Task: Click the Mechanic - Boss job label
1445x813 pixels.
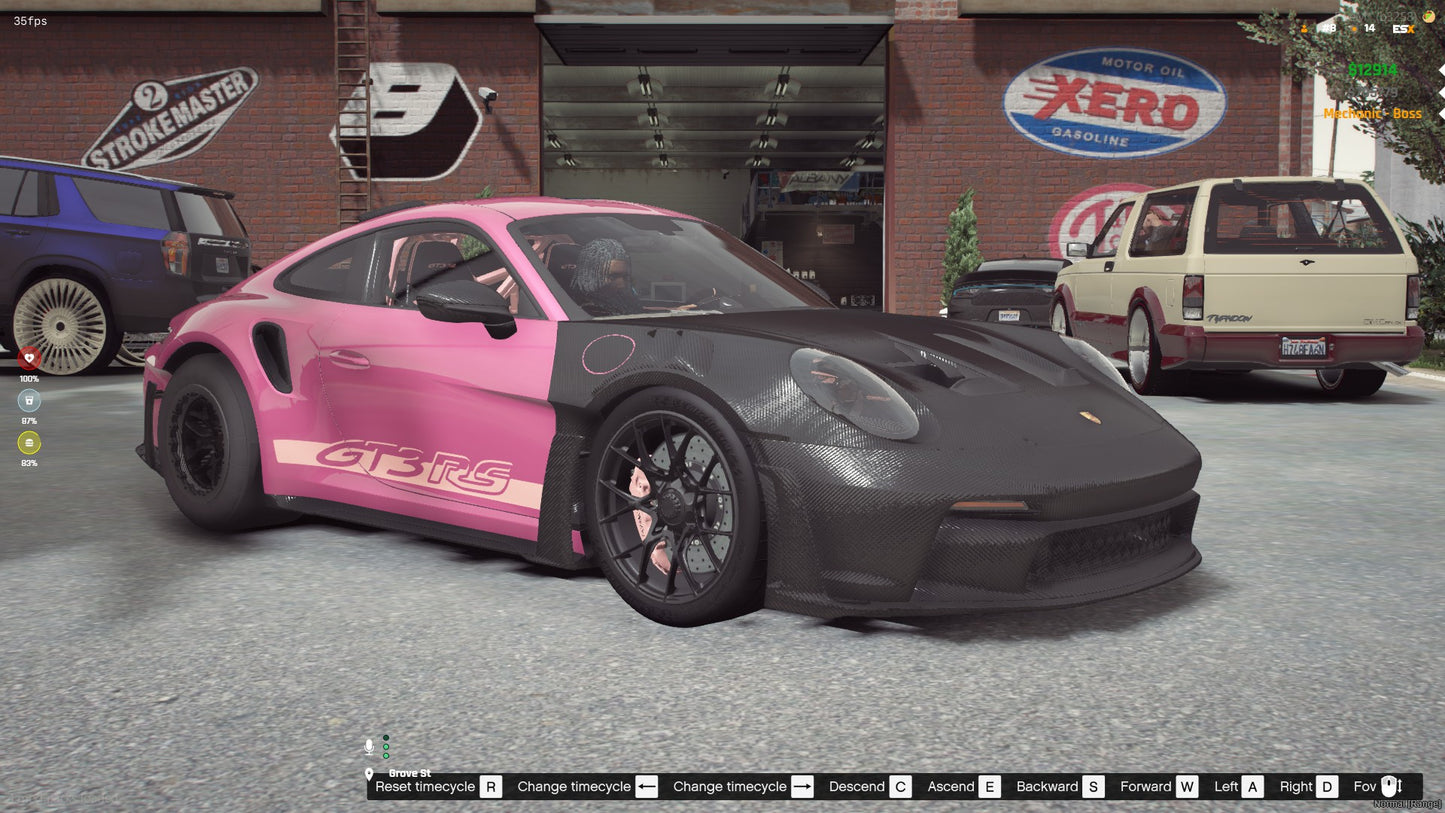Action: pyautogui.click(x=1373, y=113)
